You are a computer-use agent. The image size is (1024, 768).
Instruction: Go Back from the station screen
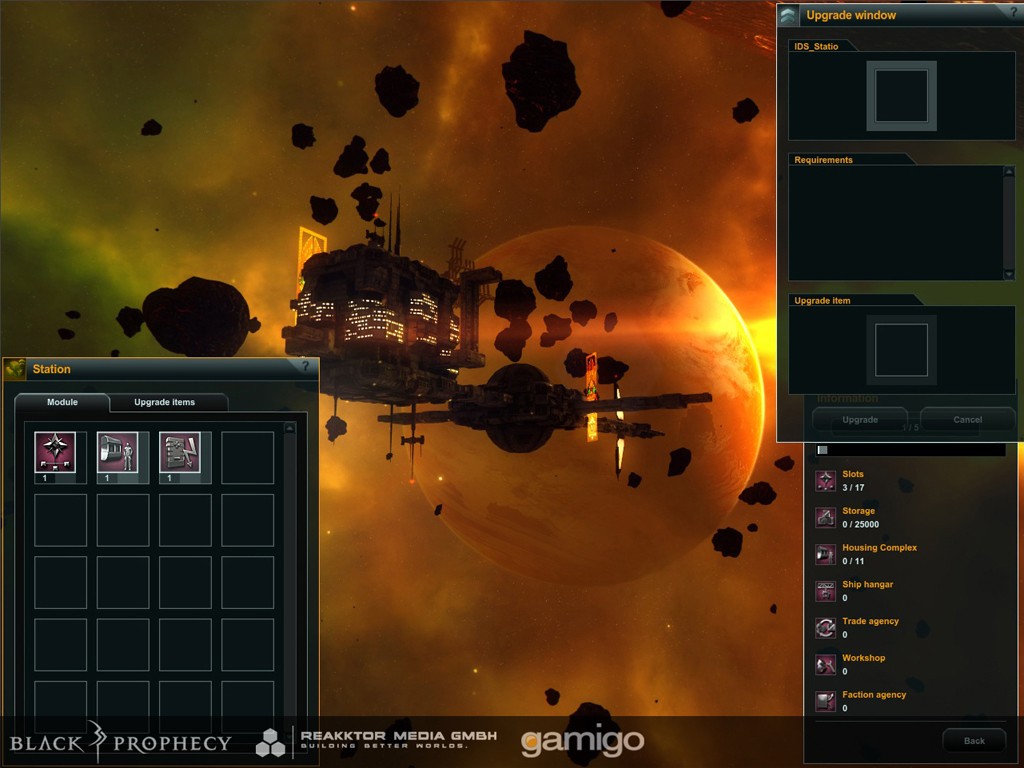(974, 741)
